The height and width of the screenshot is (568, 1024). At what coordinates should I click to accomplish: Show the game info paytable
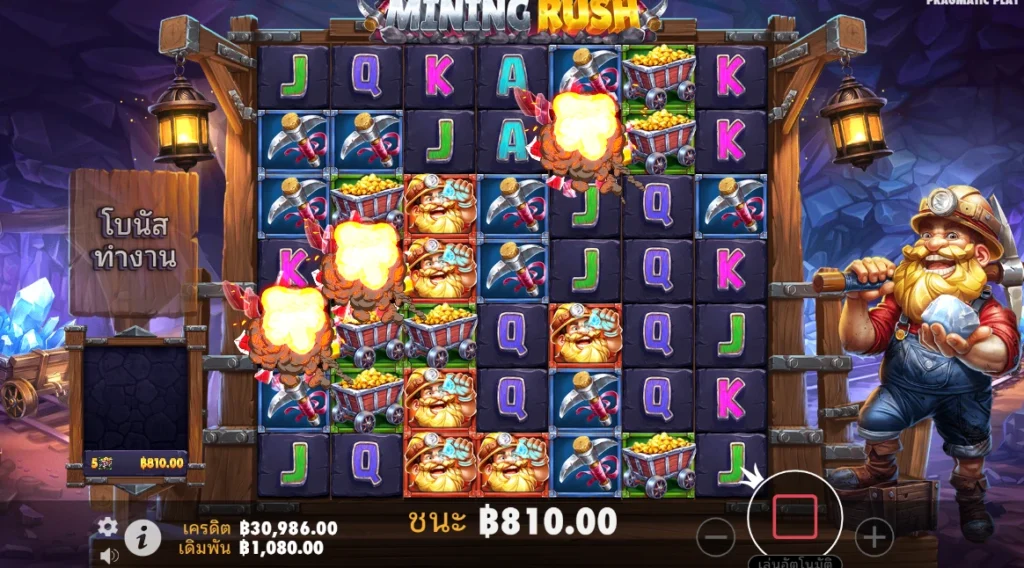[143, 538]
